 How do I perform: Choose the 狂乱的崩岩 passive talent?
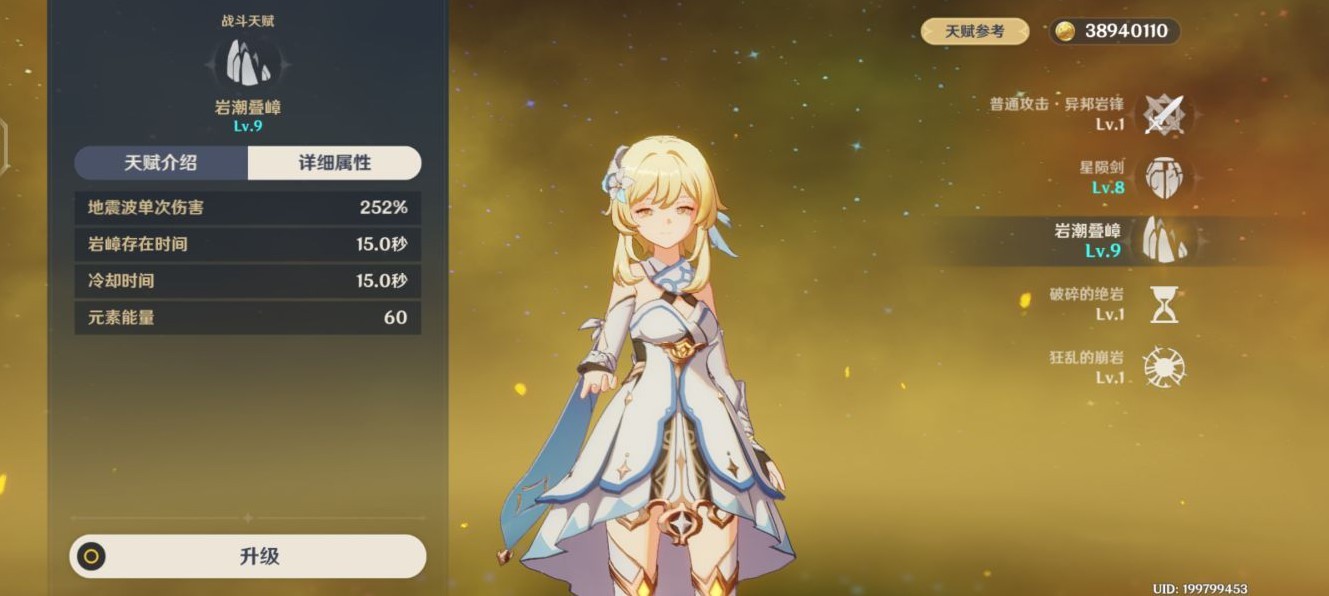click(1163, 367)
